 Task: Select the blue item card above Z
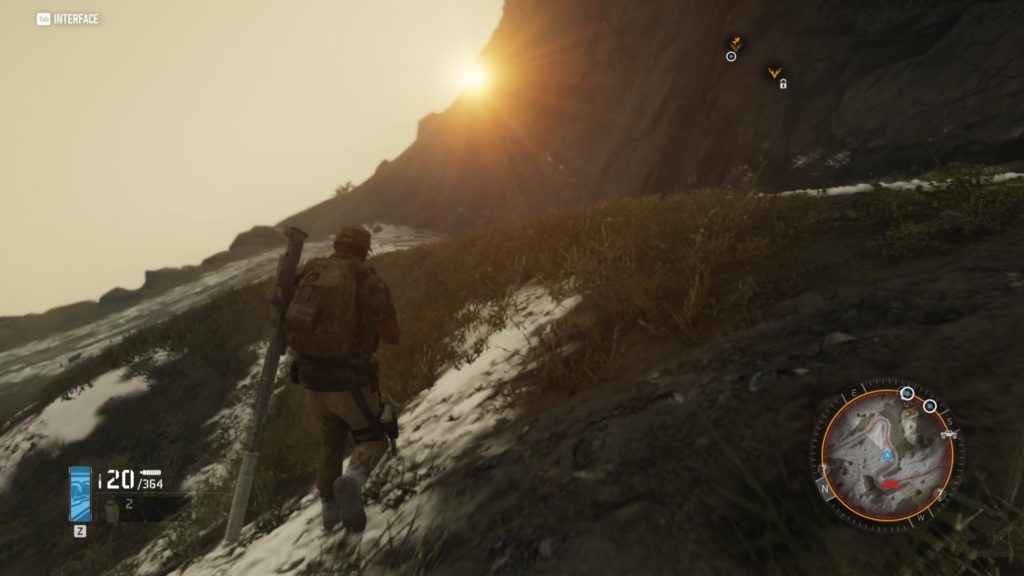point(80,494)
